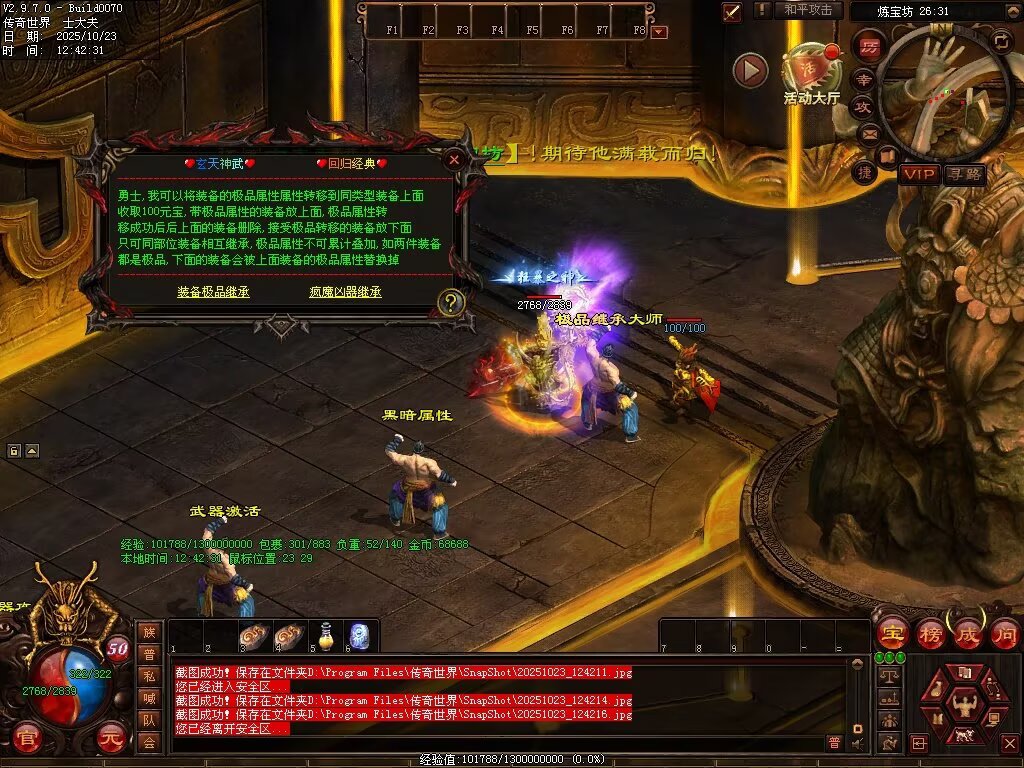Open the VIP panel button
The width and height of the screenshot is (1024, 768).
point(918,174)
